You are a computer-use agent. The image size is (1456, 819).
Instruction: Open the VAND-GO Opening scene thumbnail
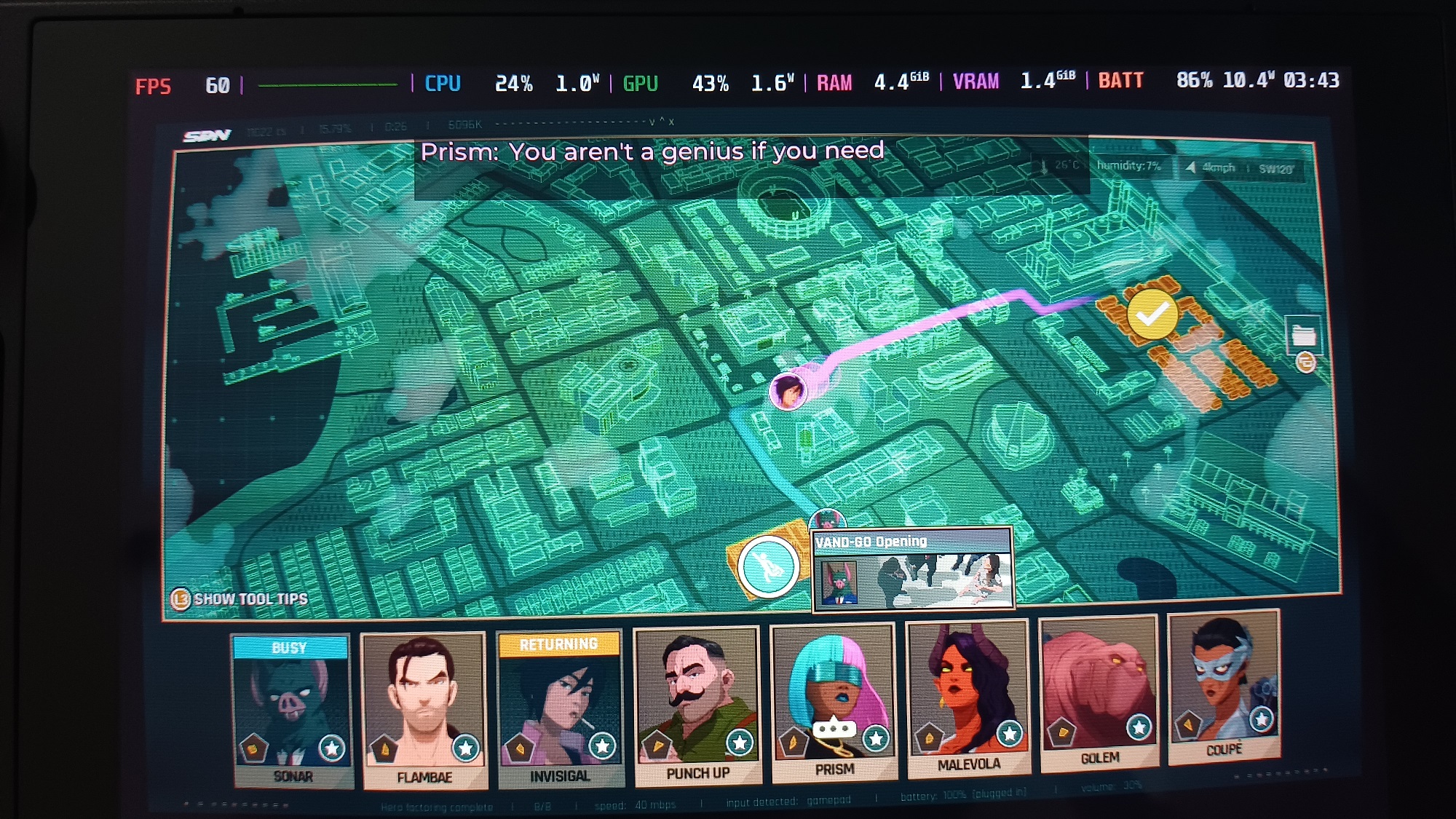(939, 582)
